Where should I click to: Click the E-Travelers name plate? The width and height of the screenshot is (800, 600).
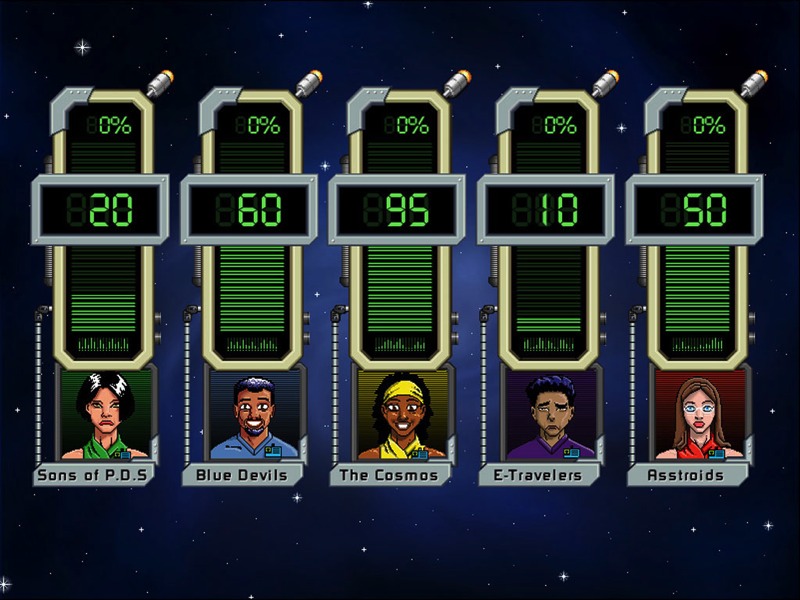538,475
